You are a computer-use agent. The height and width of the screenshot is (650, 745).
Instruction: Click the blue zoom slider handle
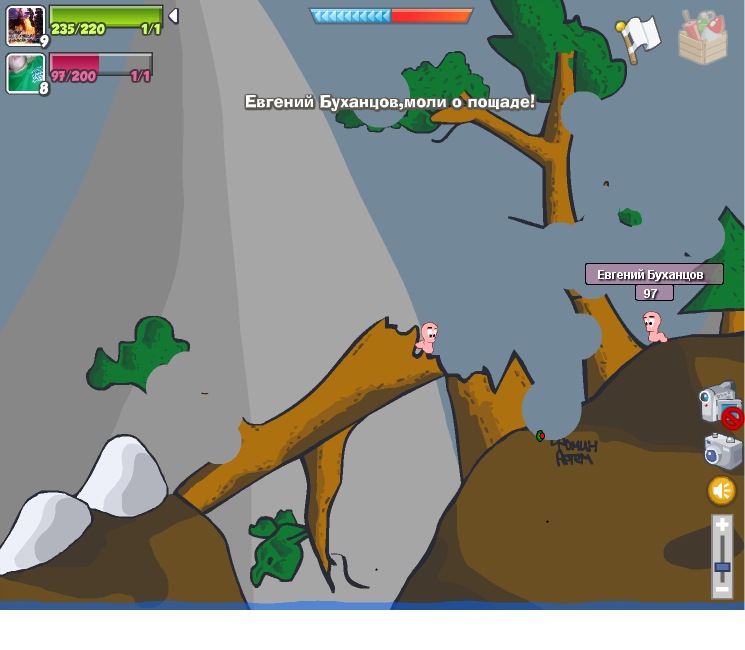click(722, 567)
